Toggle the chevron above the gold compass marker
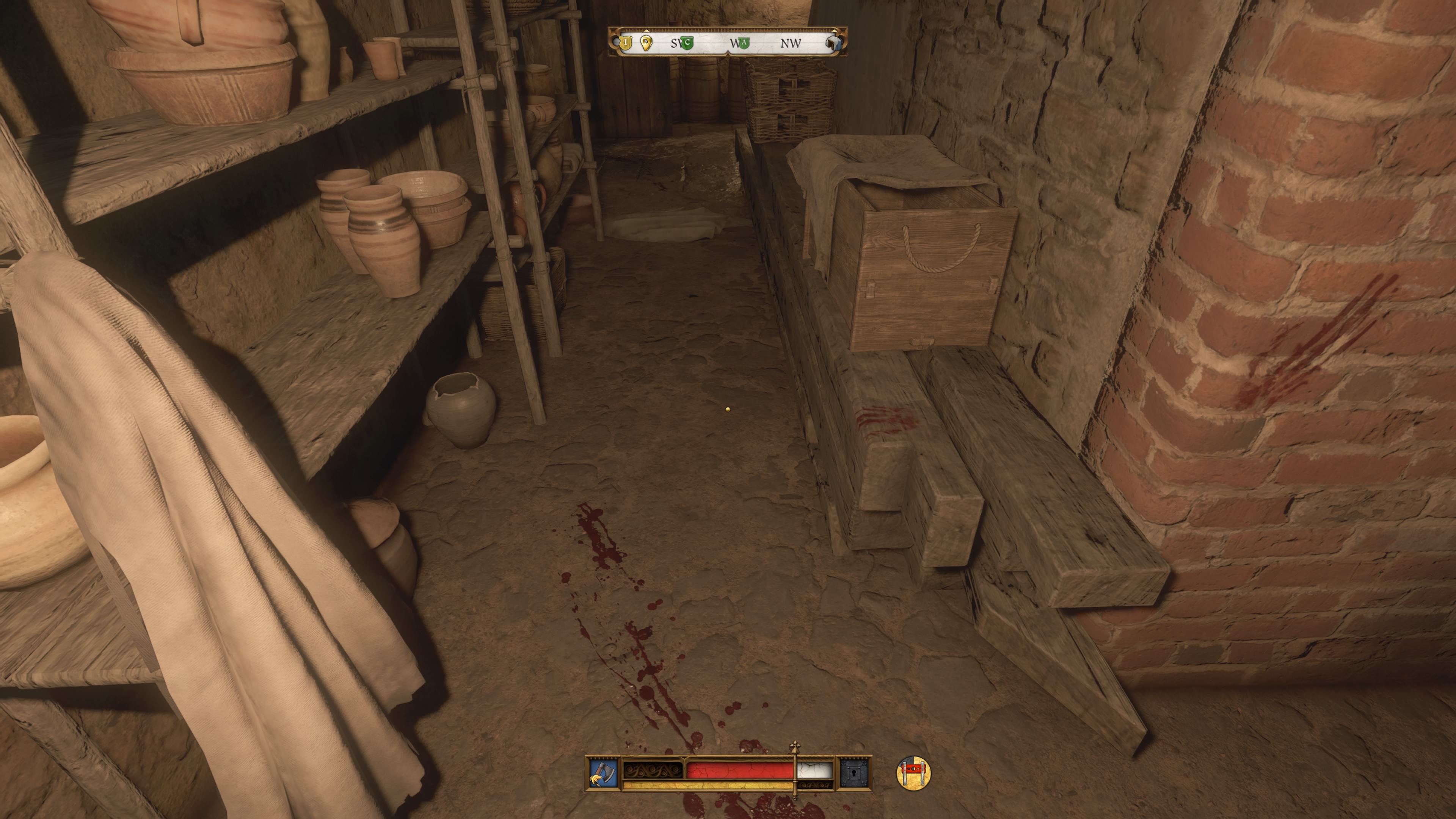Image resolution: width=1456 pixels, height=819 pixels. pos(646,31)
